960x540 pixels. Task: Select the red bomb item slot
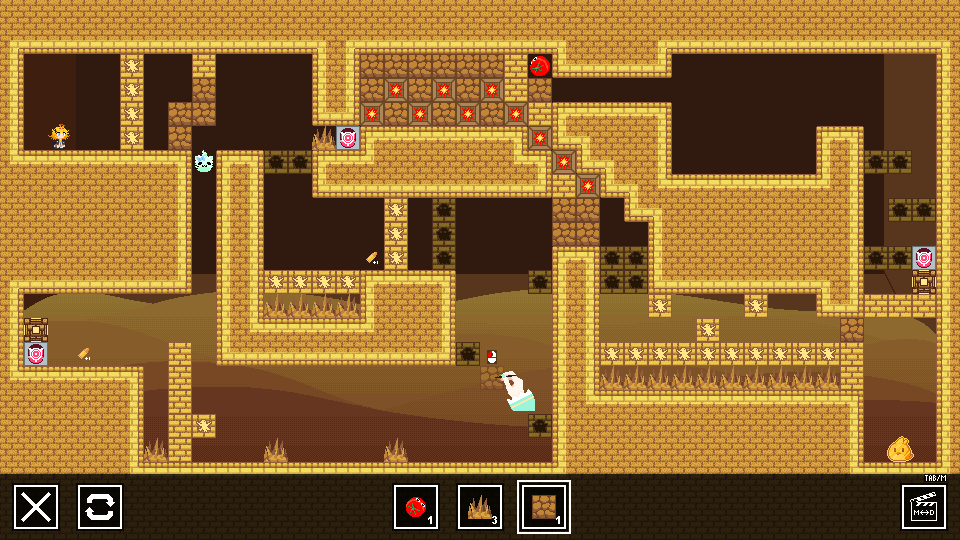[416, 507]
